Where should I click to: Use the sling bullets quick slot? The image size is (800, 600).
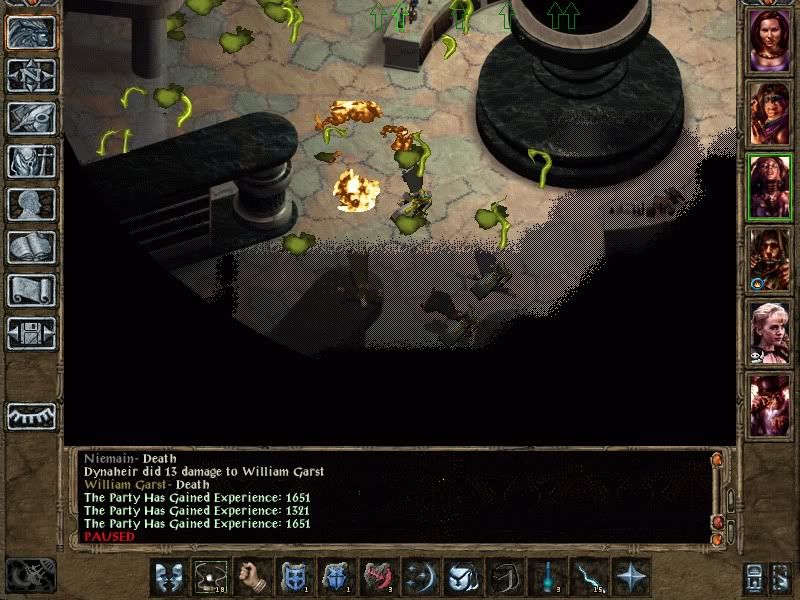click(212, 577)
